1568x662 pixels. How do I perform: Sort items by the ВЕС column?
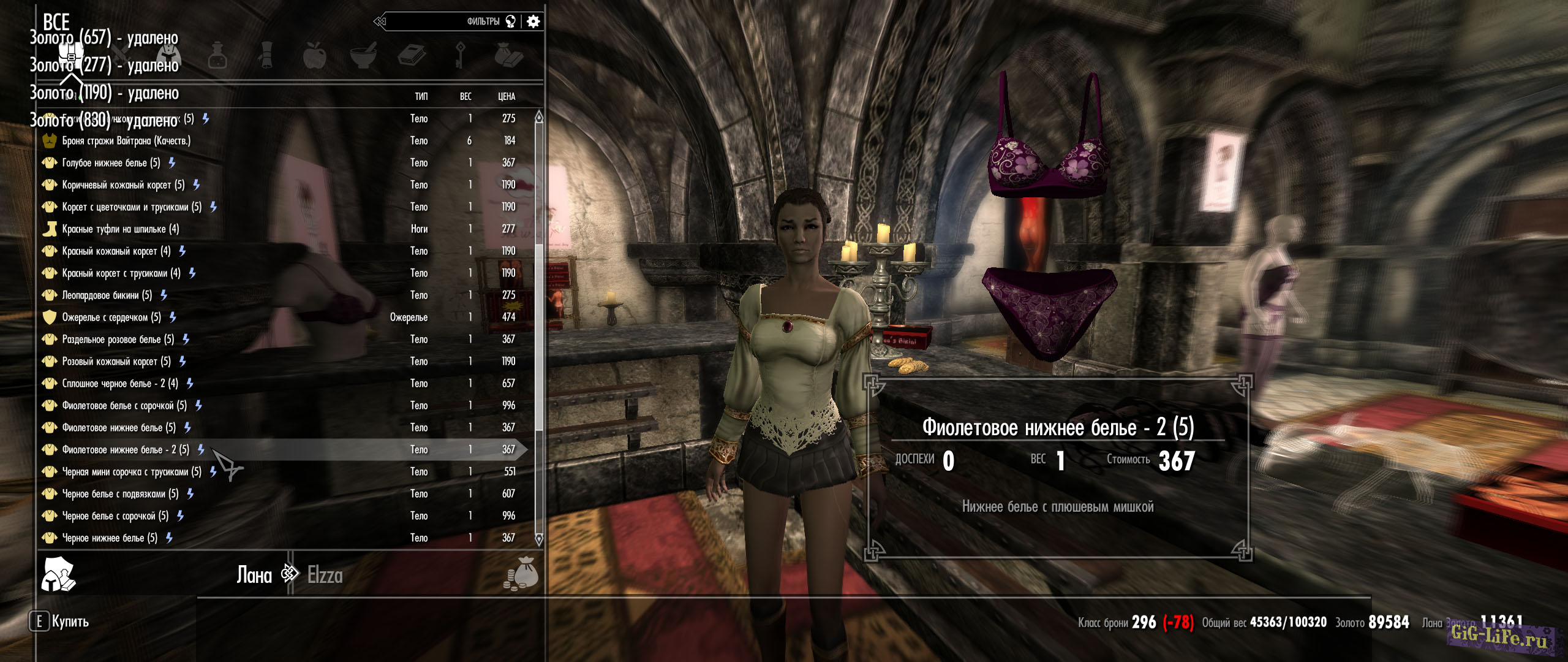tap(466, 96)
